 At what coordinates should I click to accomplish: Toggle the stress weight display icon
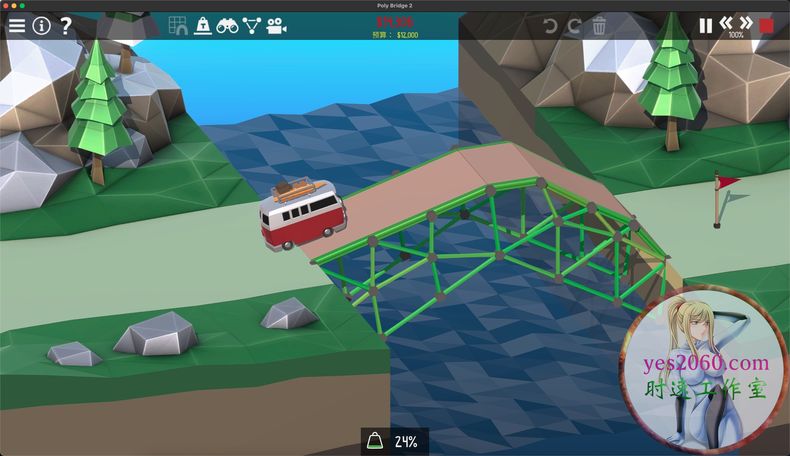[x=203, y=26]
